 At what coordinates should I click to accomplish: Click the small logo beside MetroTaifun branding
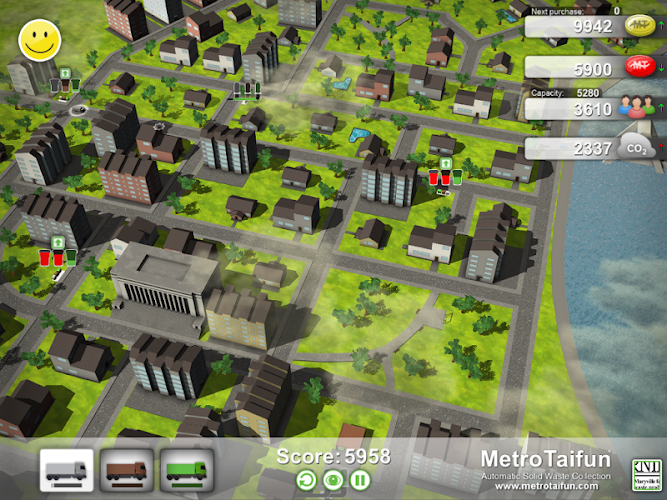[x=643, y=471]
